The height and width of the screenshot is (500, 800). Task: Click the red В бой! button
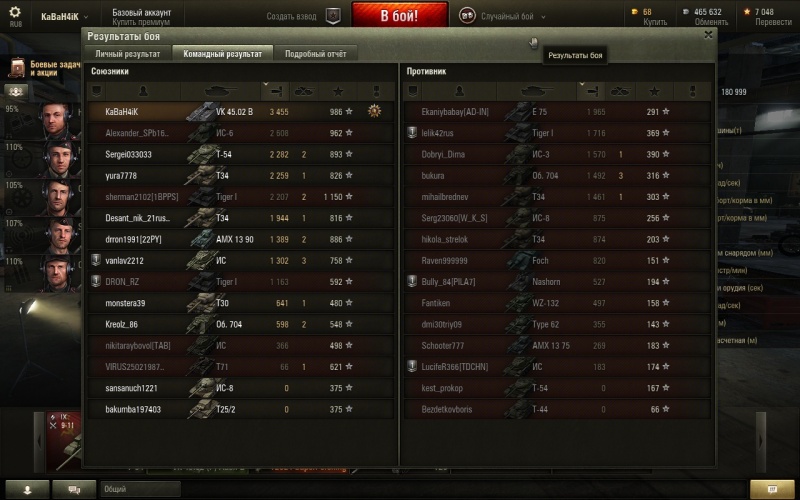(400, 16)
